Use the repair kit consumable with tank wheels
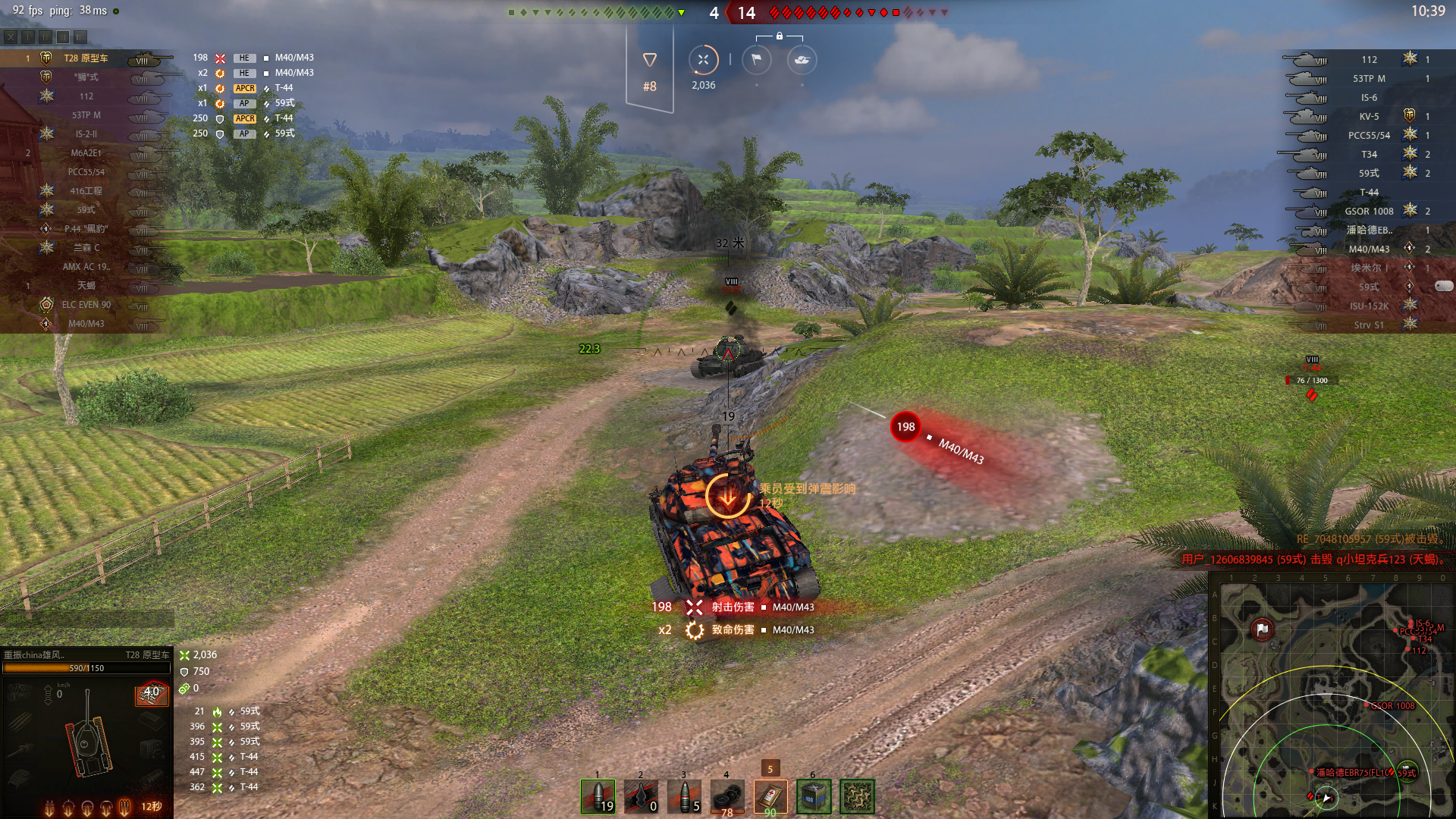The image size is (1456, 819). (727, 796)
